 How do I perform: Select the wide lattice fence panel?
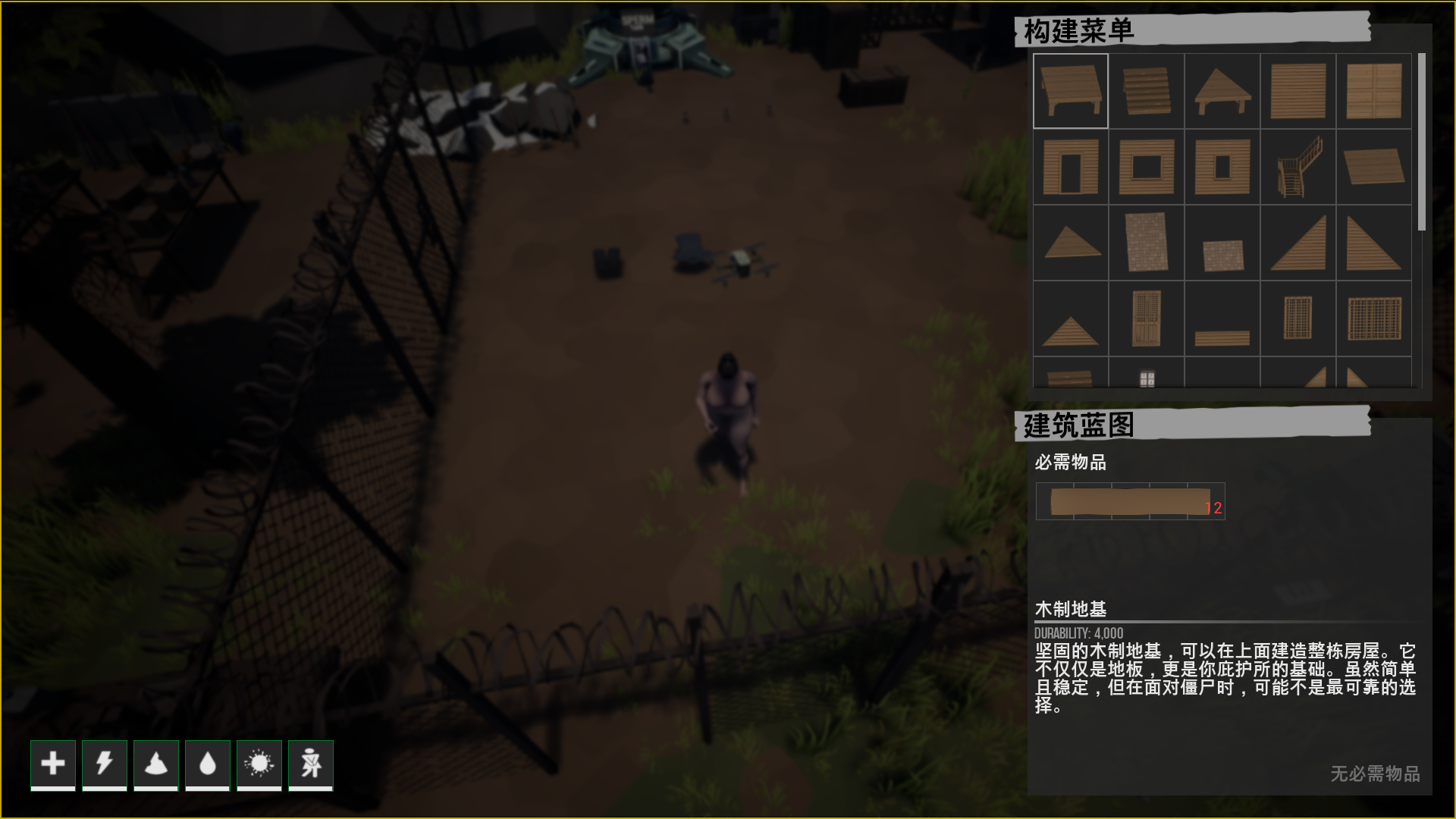click(1373, 318)
